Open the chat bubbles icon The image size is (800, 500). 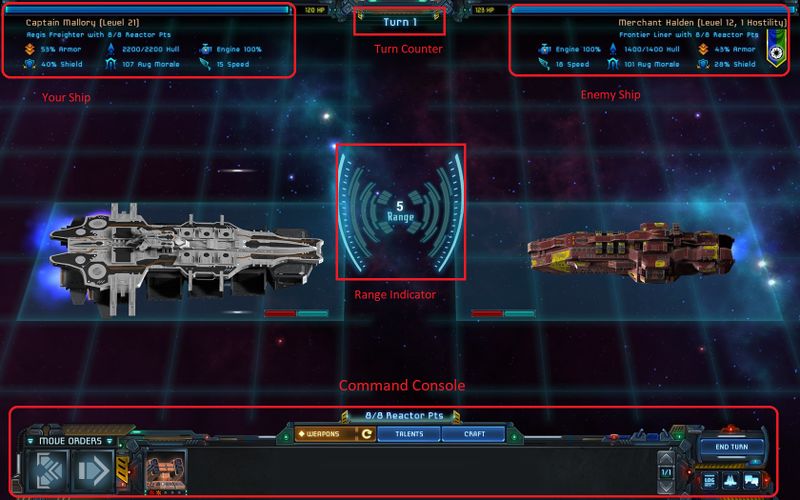752,480
